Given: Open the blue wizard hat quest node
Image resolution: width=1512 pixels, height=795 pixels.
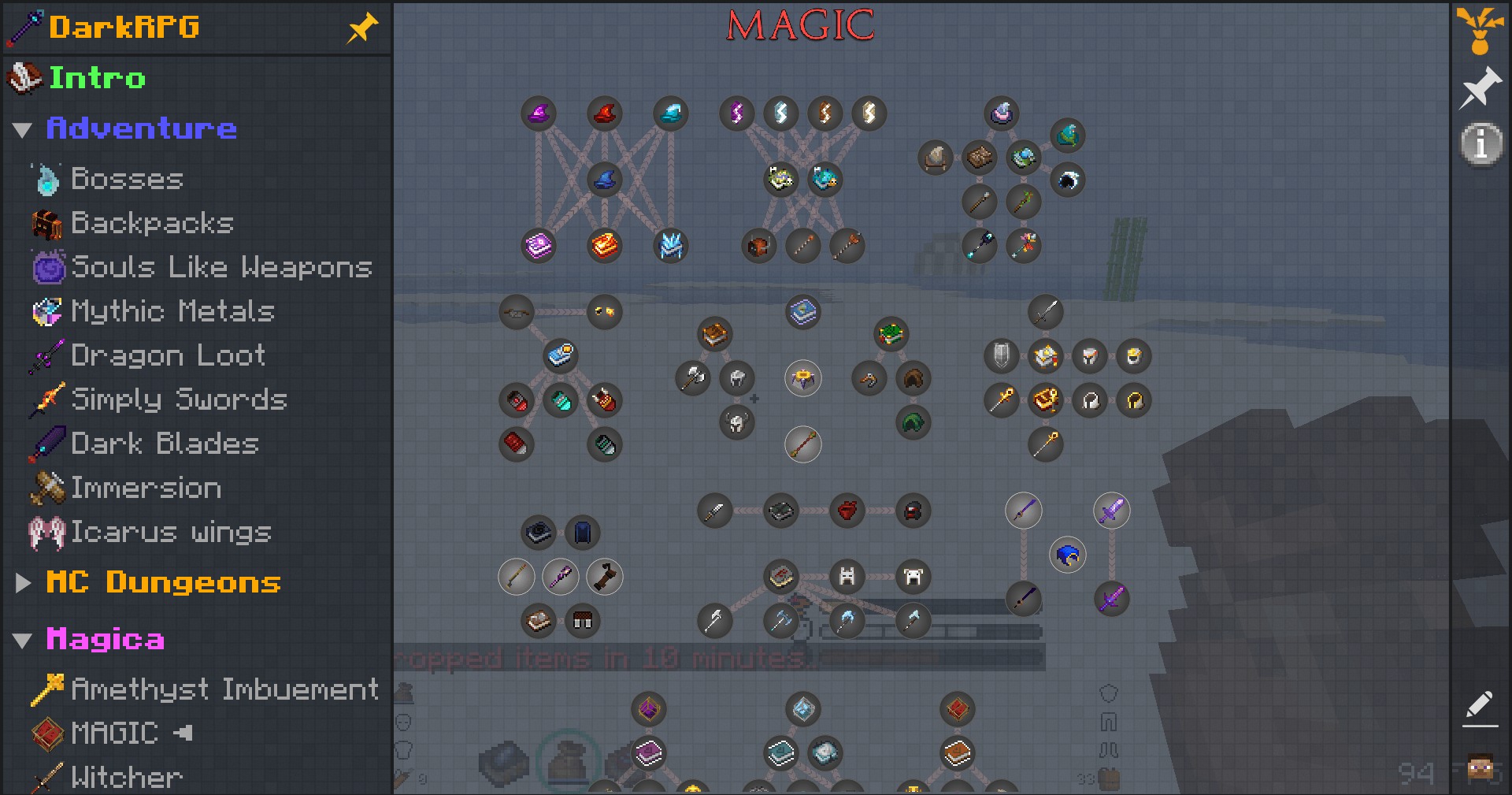Looking at the screenshot, I should [605, 180].
